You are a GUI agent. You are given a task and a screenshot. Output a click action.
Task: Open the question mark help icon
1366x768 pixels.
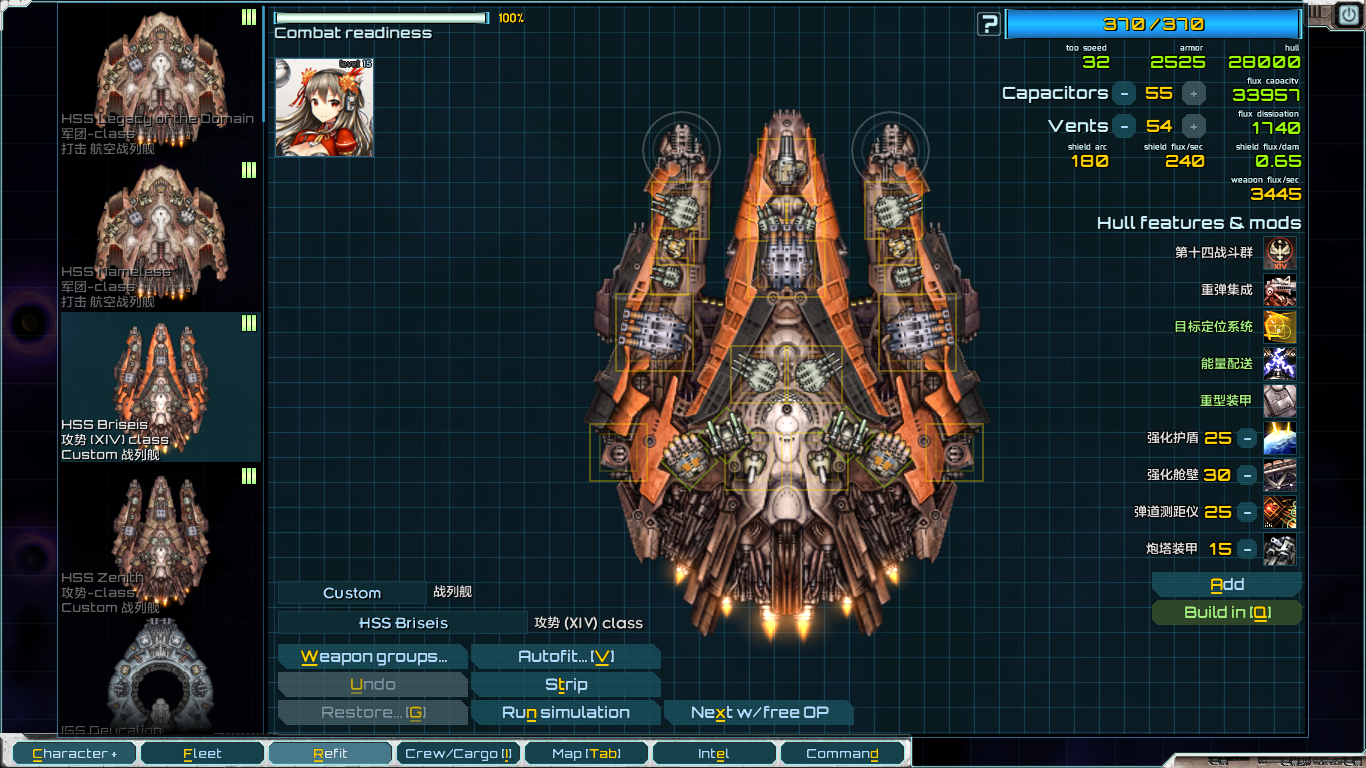(988, 24)
